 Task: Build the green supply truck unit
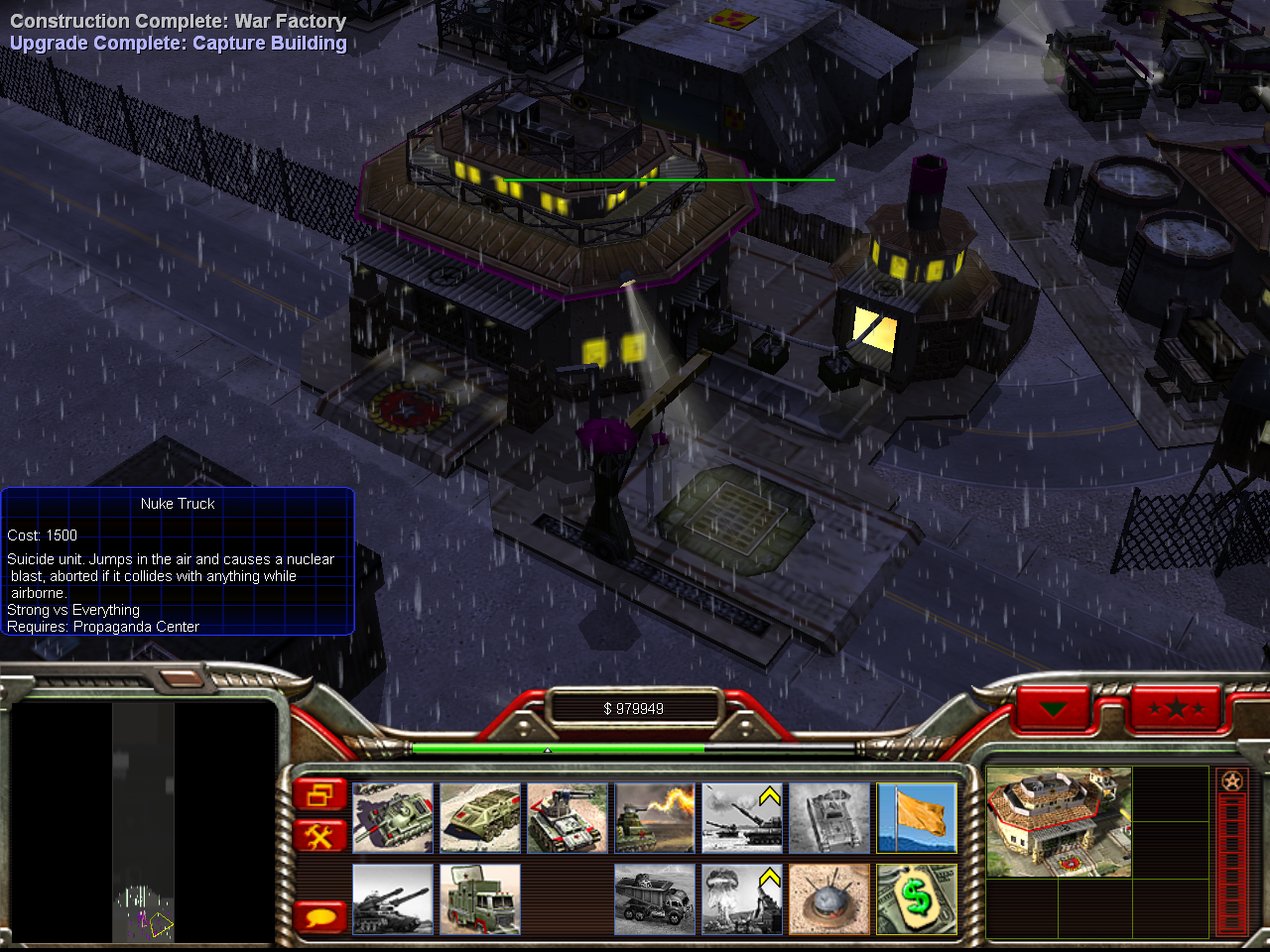[480, 898]
